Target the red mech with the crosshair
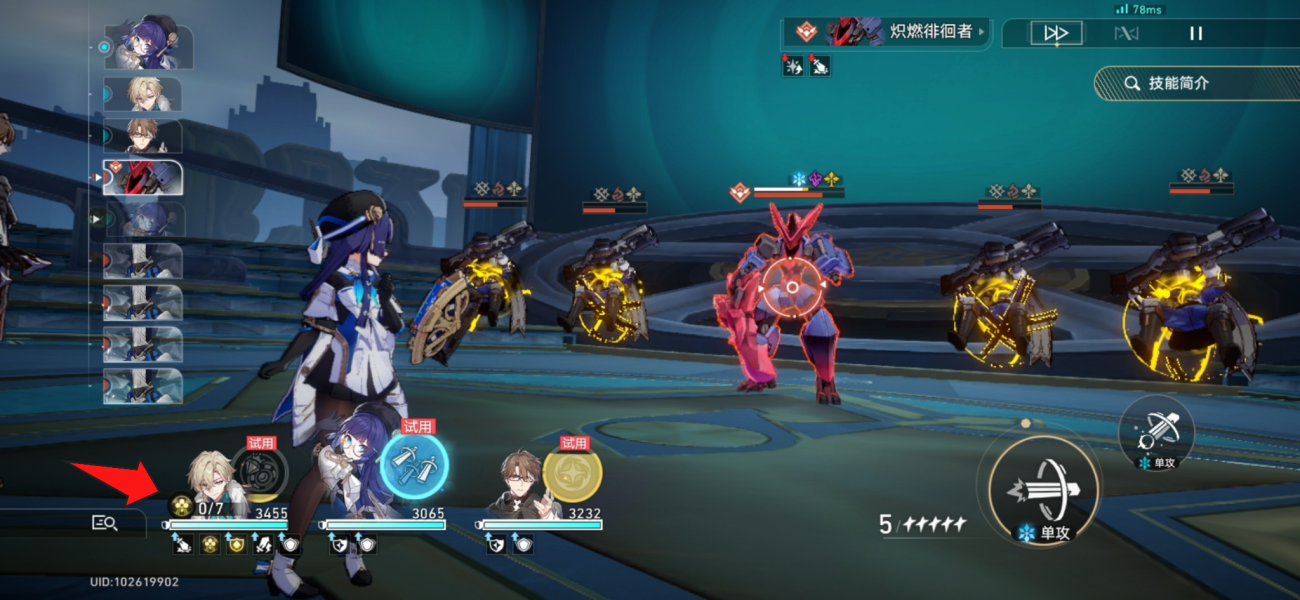This screenshot has height=600, width=1300. click(x=792, y=288)
